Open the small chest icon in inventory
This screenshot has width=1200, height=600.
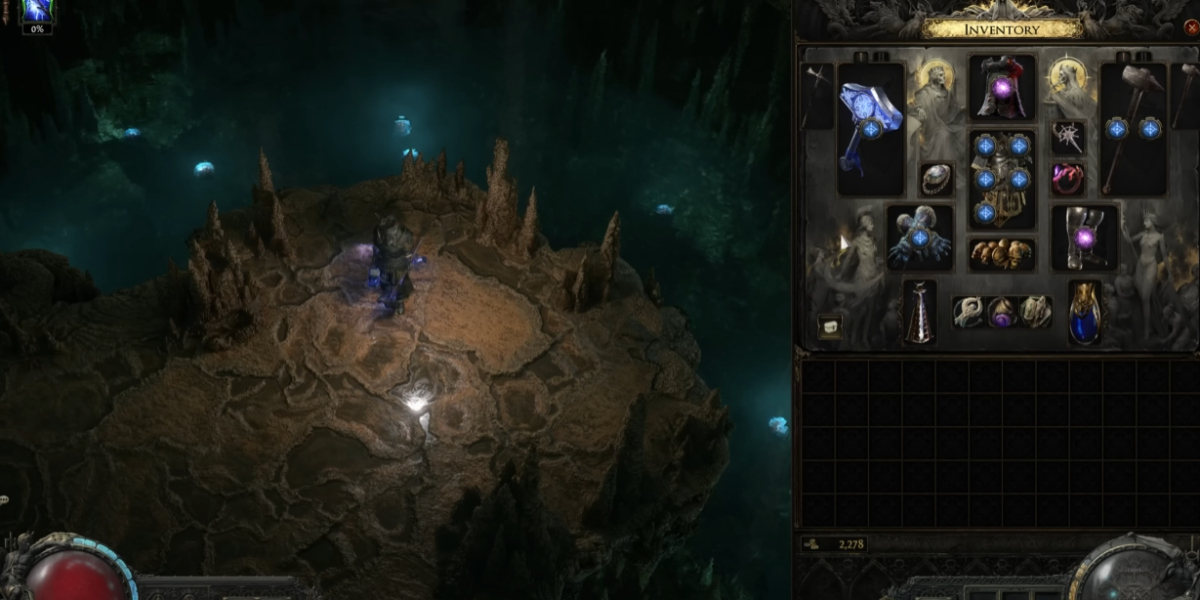(x=829, y=327)
